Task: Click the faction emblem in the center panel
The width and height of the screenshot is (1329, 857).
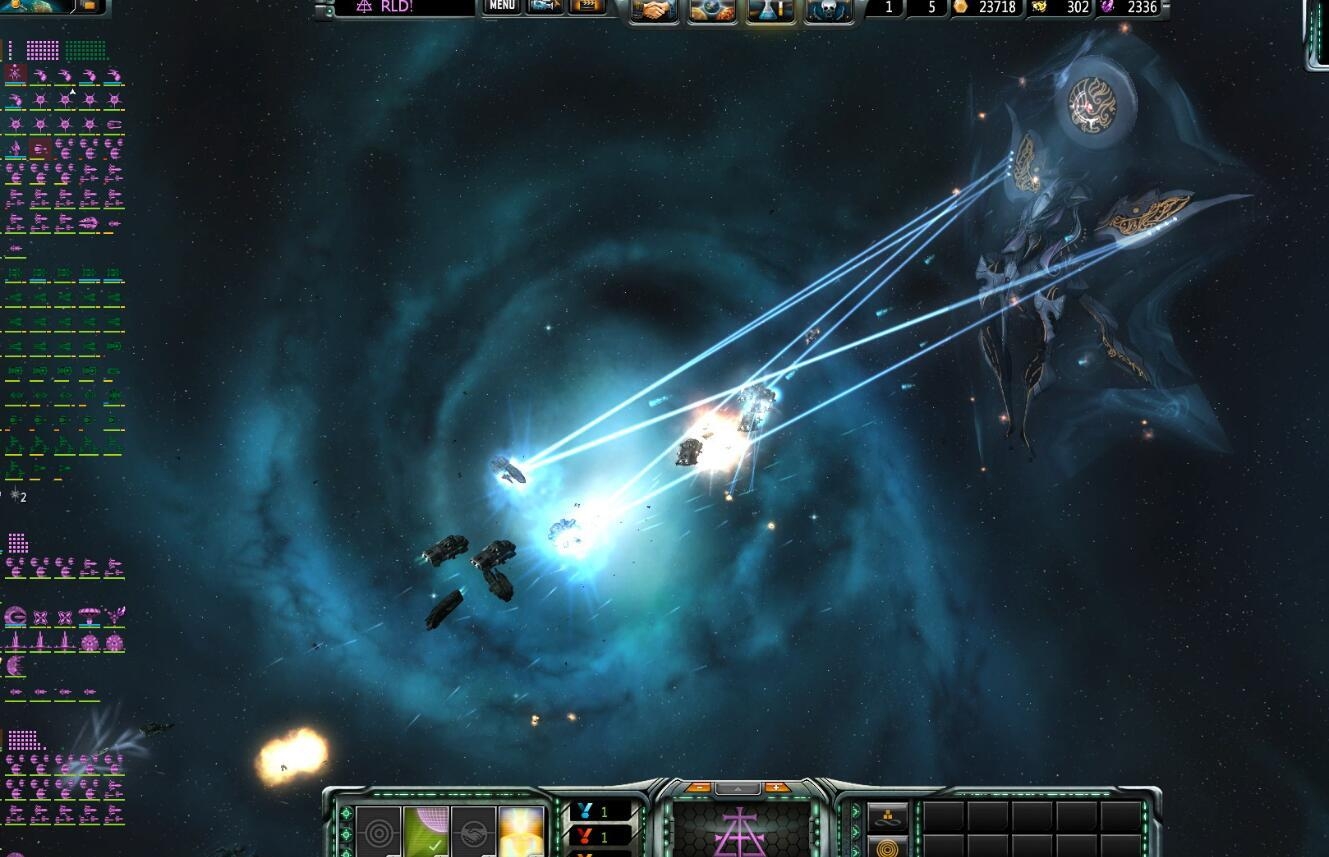Action: [x=738, y=832]
